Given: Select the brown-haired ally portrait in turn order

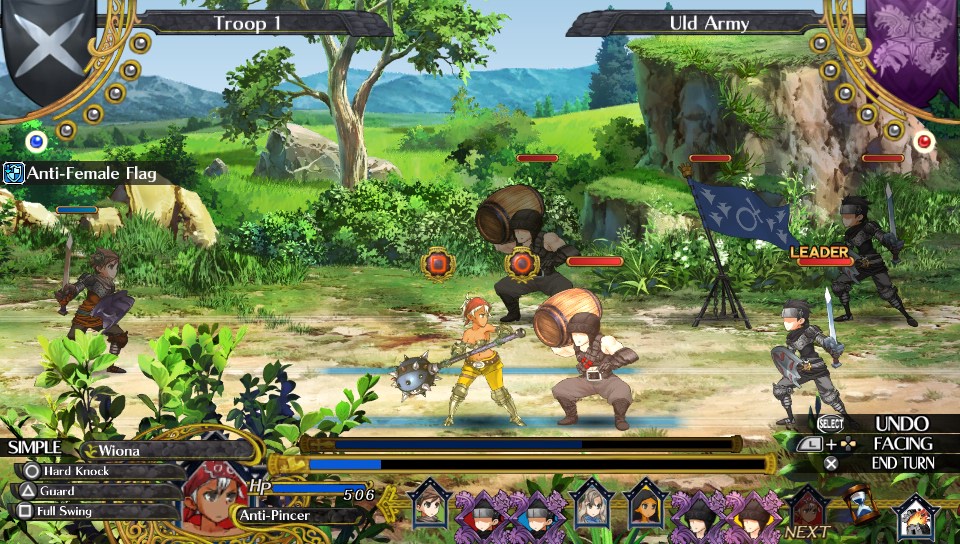Looking at the screenshot, I should pyautogui.click(x=430, y=503).
